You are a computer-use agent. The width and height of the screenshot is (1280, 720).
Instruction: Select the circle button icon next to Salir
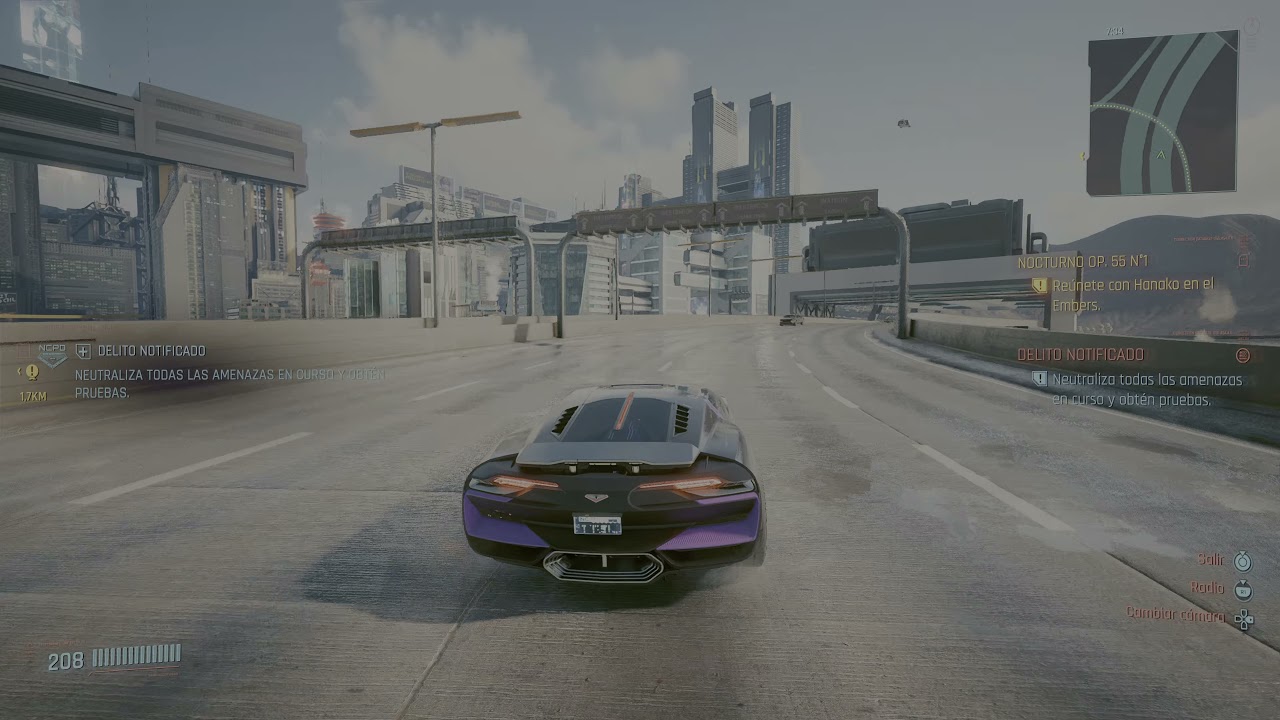(1243, 562)
